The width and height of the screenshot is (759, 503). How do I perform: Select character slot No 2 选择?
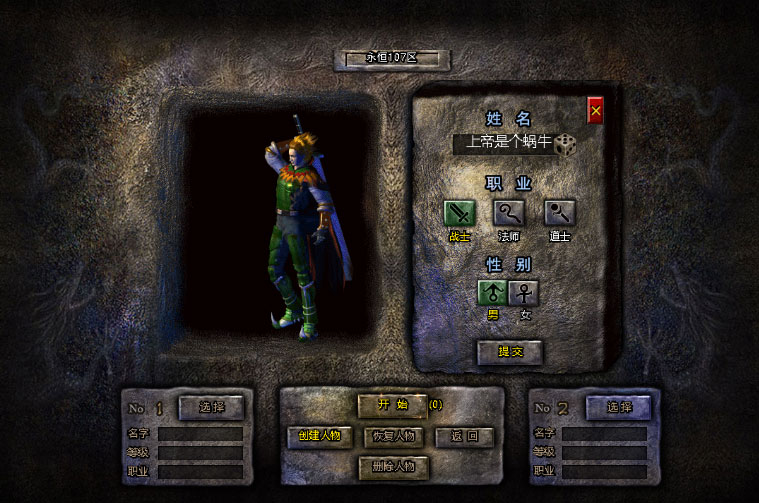point(618,407)
